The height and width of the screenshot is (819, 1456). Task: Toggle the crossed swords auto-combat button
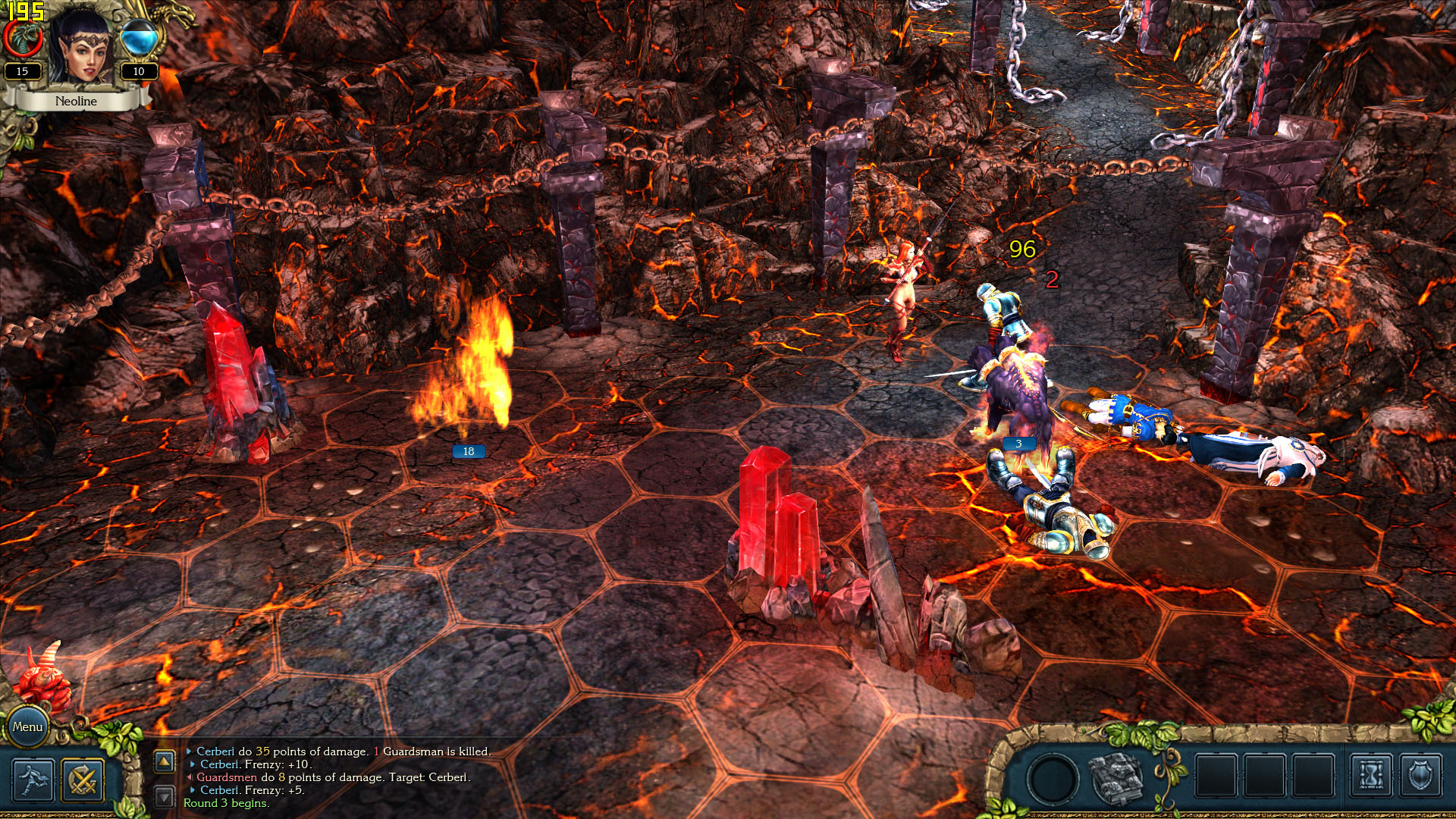[x=83, y=780]
